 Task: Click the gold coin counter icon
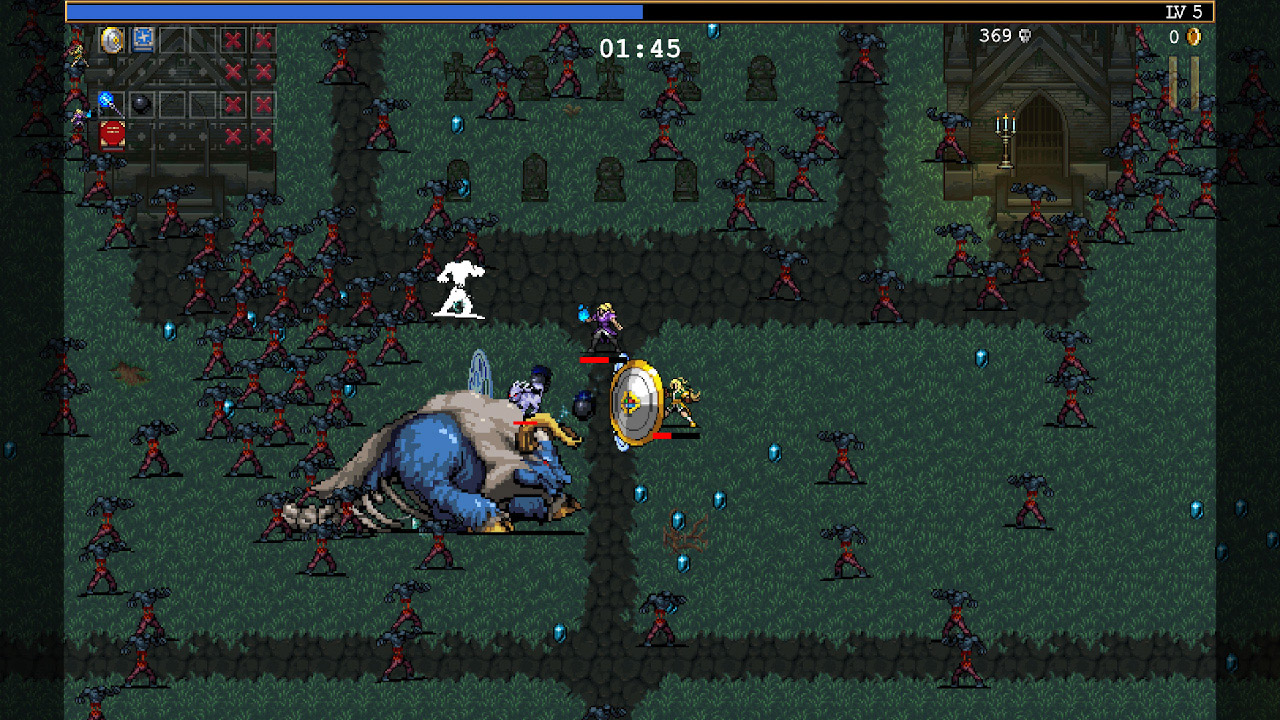pos(1194,36)
